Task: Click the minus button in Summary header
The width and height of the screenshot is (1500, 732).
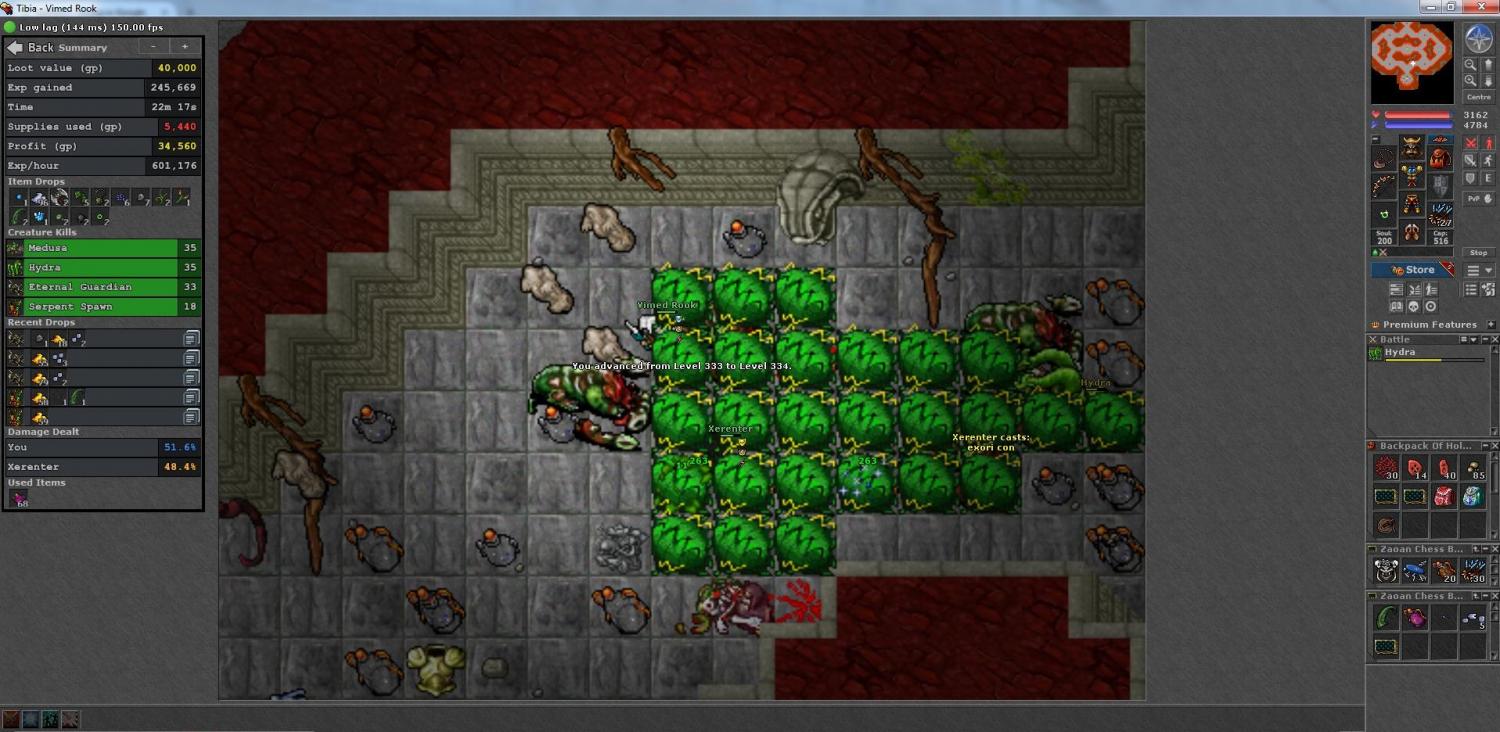Action: [x=153, y=47]
